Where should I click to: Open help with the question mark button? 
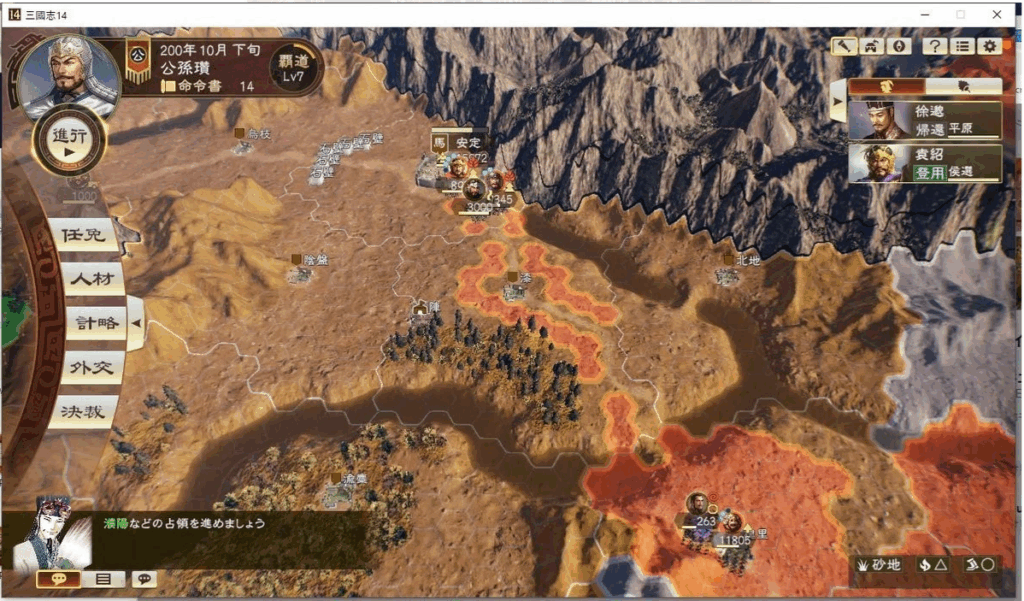[x=935, y=46]
